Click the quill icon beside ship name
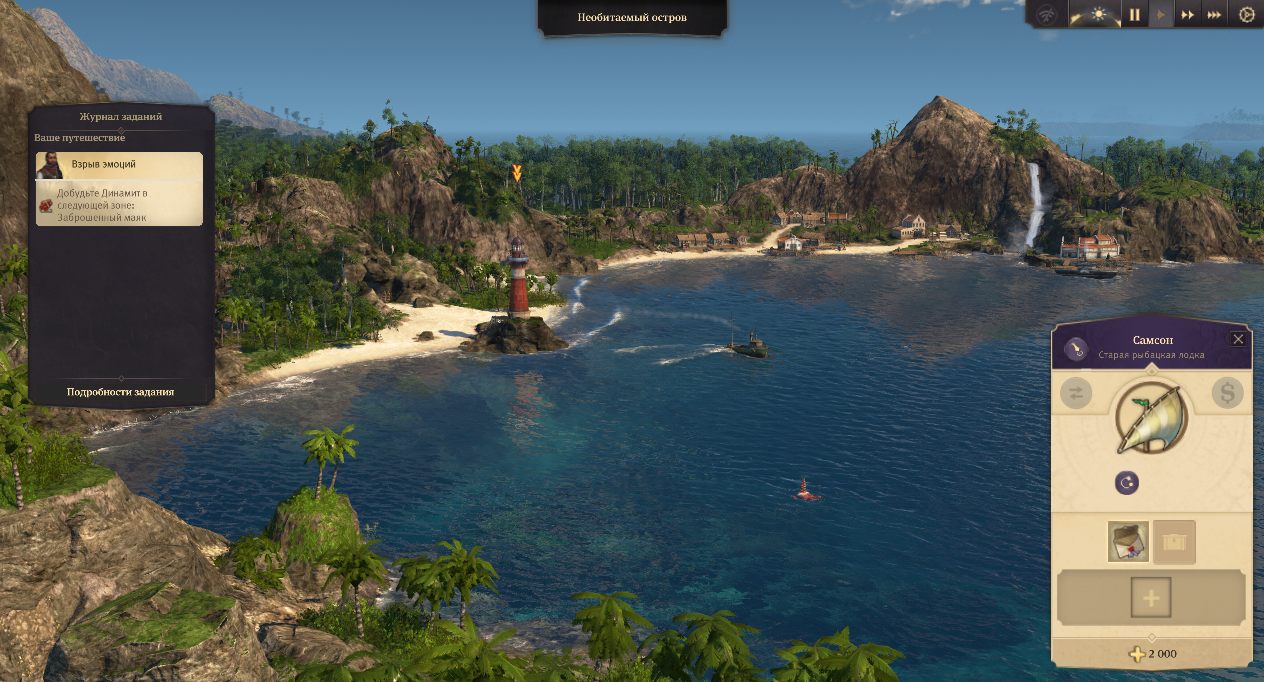The width and height of the screenshot is (1264, 682). [1076, 348]
